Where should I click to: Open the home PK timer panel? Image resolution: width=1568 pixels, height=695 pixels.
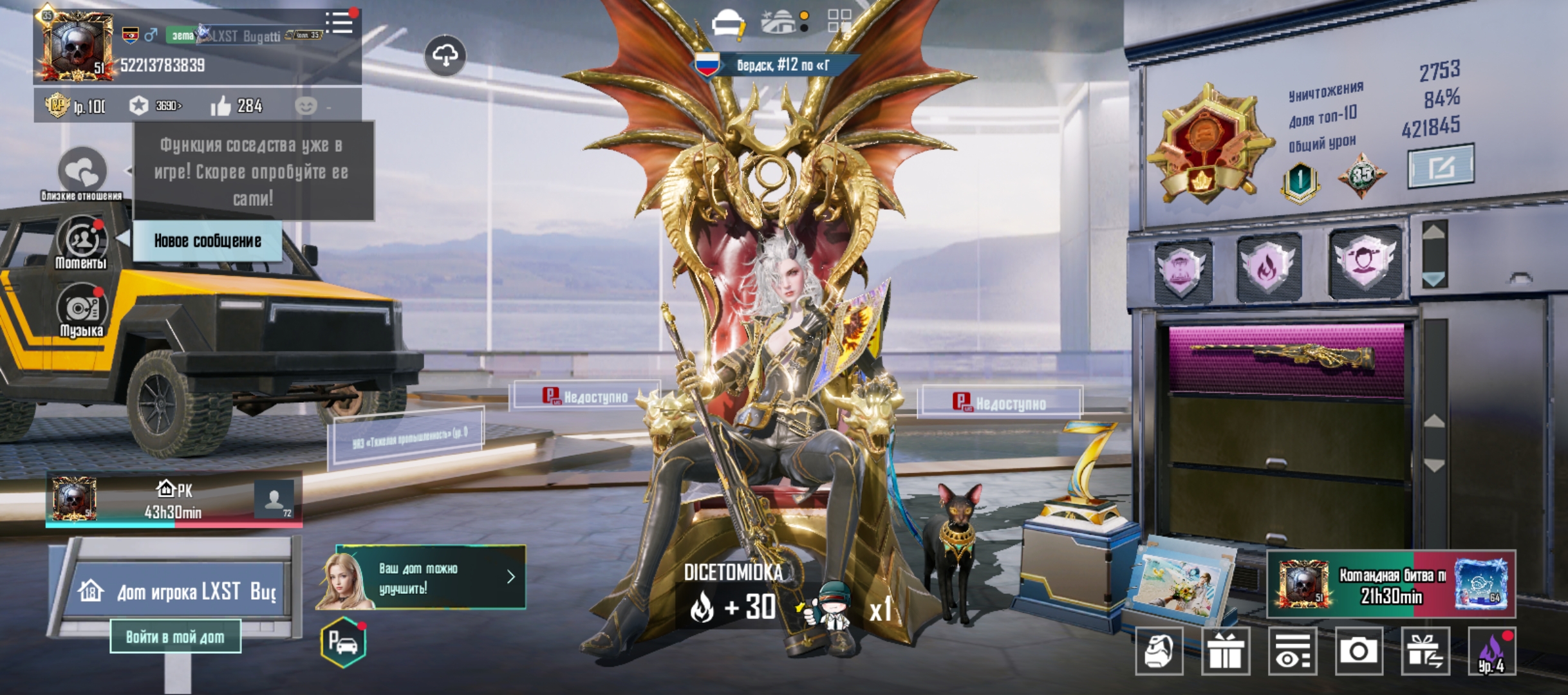coord(174,500)
